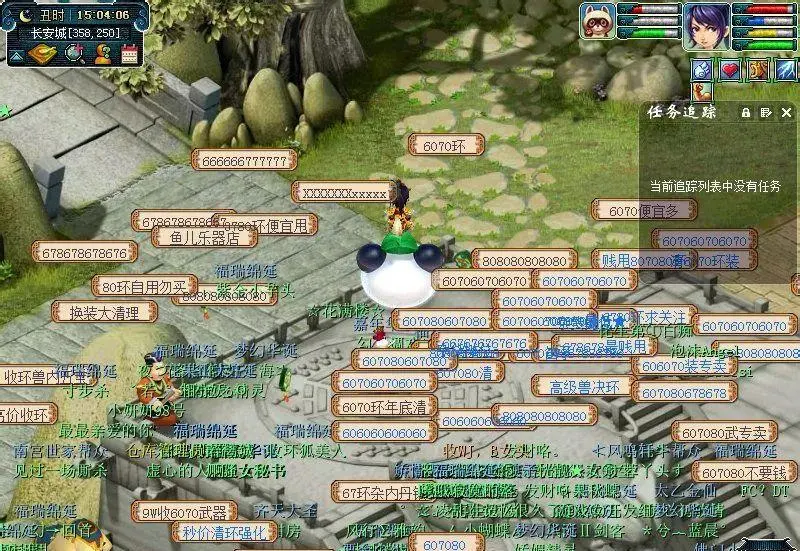Screen dimensions: 800x551
Task: Click the flexing arm buff icon
Action: point(702,93)
